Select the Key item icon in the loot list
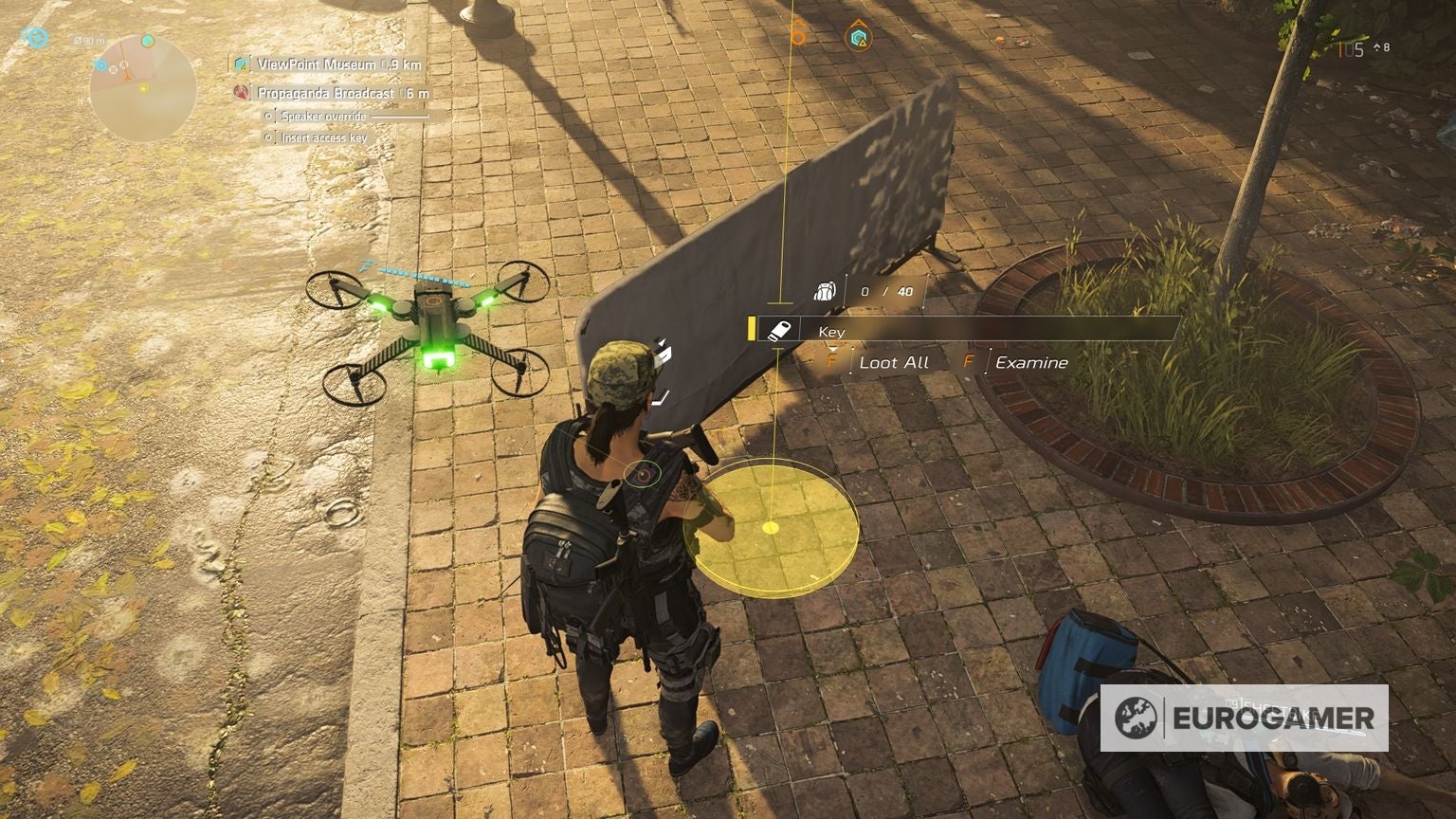Screen dimensions: 1456x819 coord(781,332)
